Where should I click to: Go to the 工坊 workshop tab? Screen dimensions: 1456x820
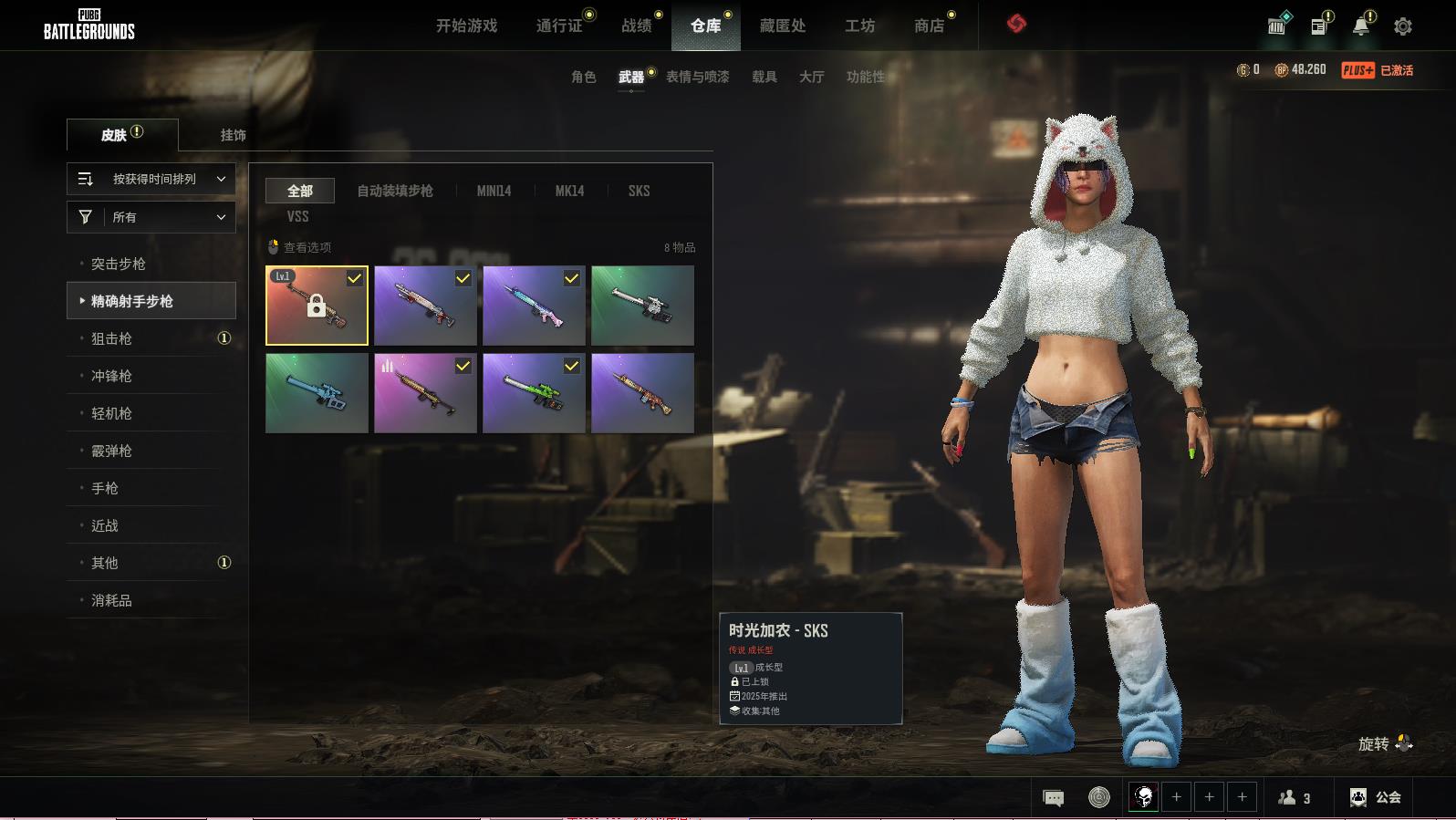pyautogui.click(x=859, y=26)
